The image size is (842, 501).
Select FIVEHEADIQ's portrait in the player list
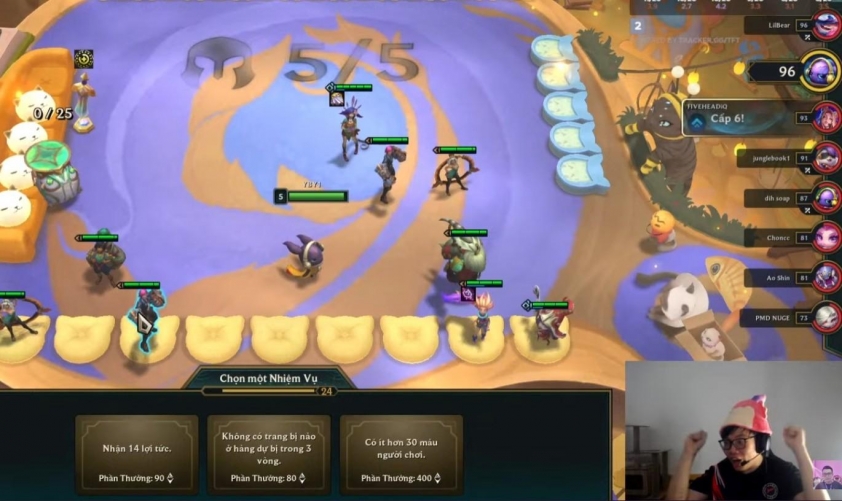coord(826,118)
